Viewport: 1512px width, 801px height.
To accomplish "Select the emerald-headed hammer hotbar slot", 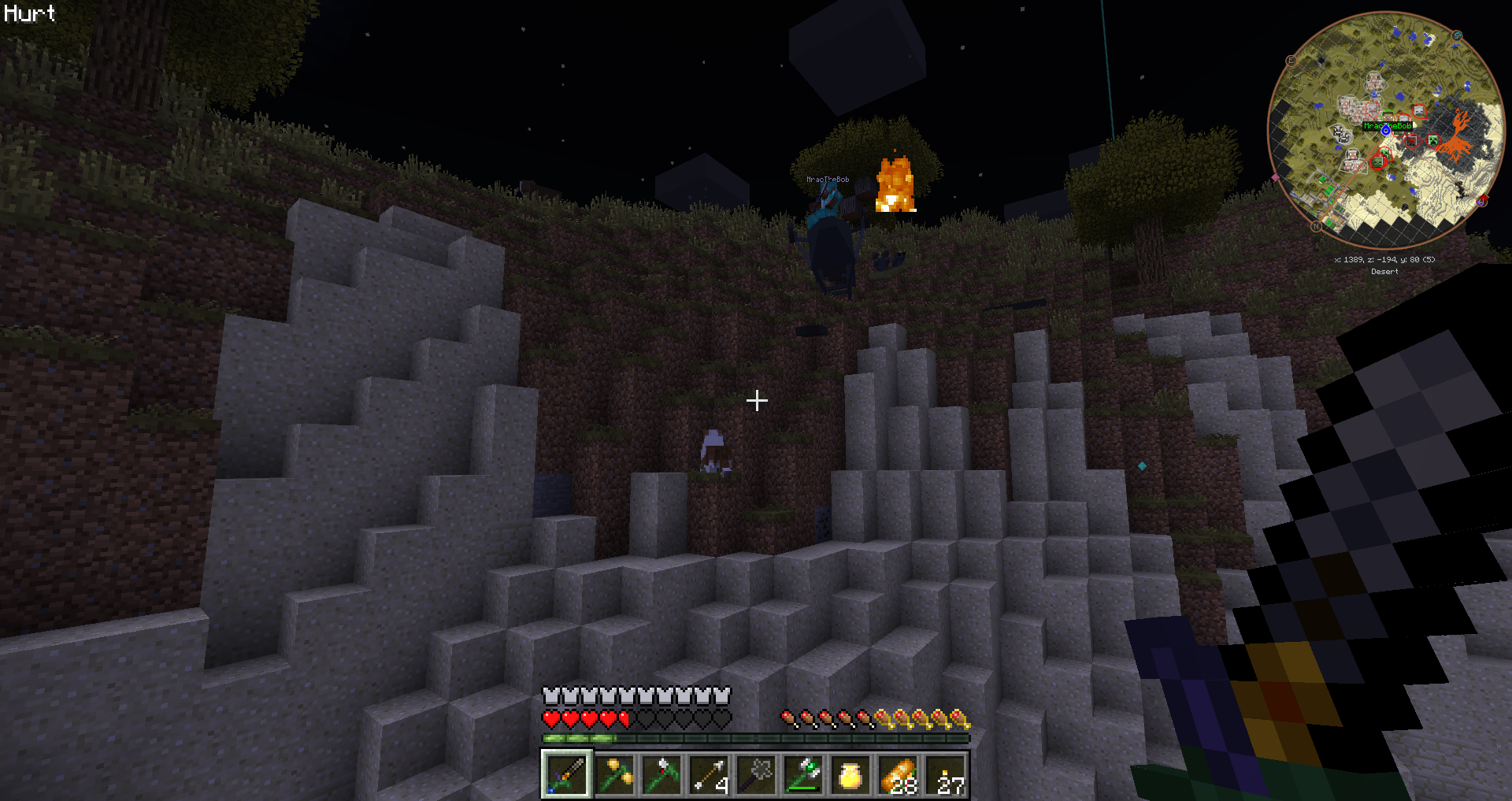I will (804, 775).
